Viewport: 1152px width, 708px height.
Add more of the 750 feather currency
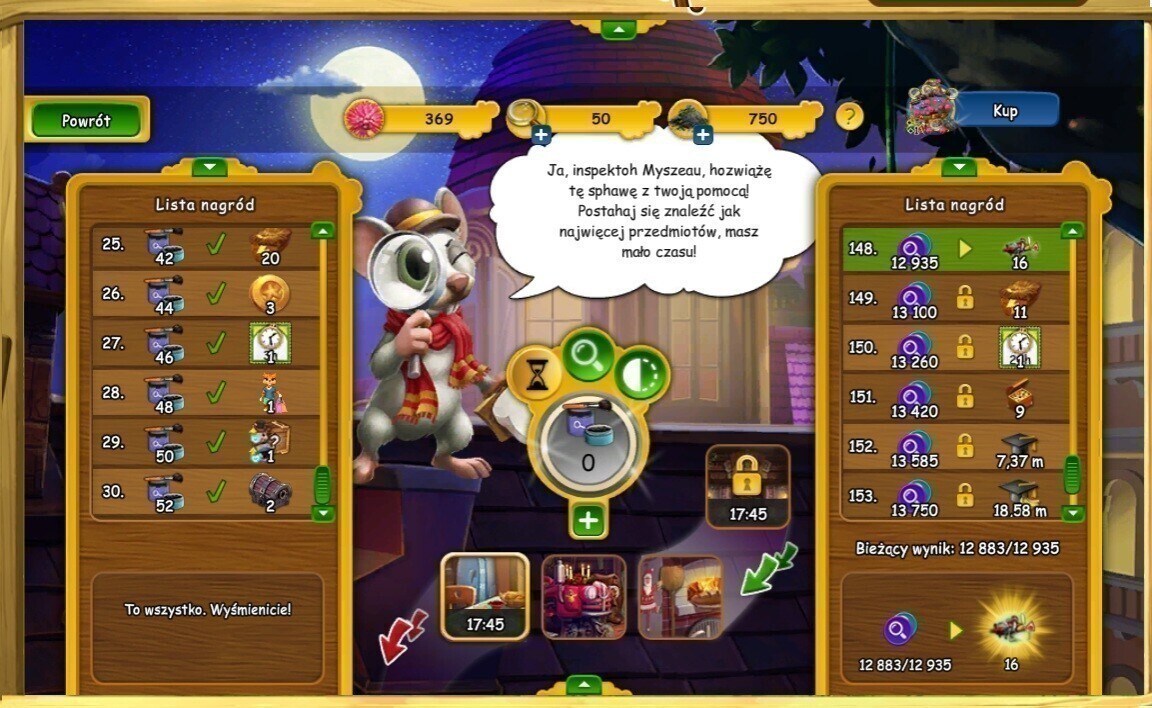[703, 135]
